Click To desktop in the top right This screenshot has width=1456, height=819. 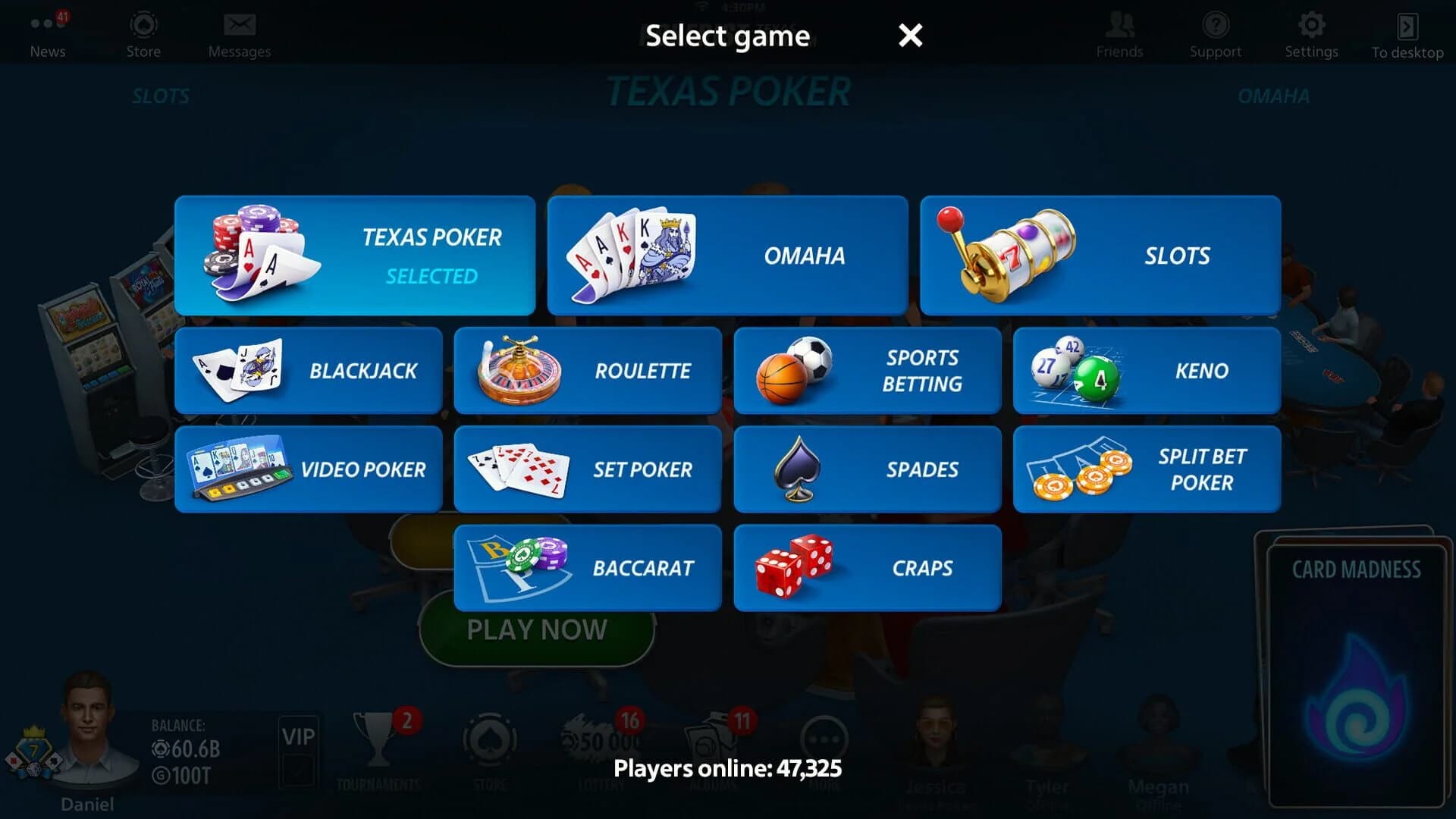[x=1407, y=30]
